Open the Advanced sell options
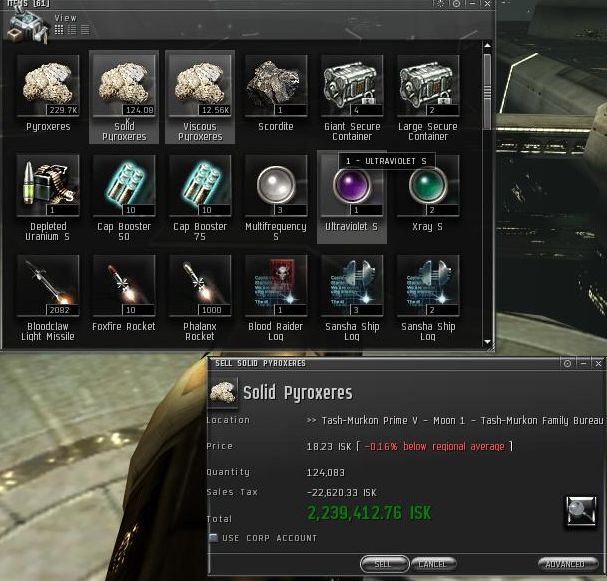This screenshot has height=581, width=607. pyautogui.click(x=567, y=564)
